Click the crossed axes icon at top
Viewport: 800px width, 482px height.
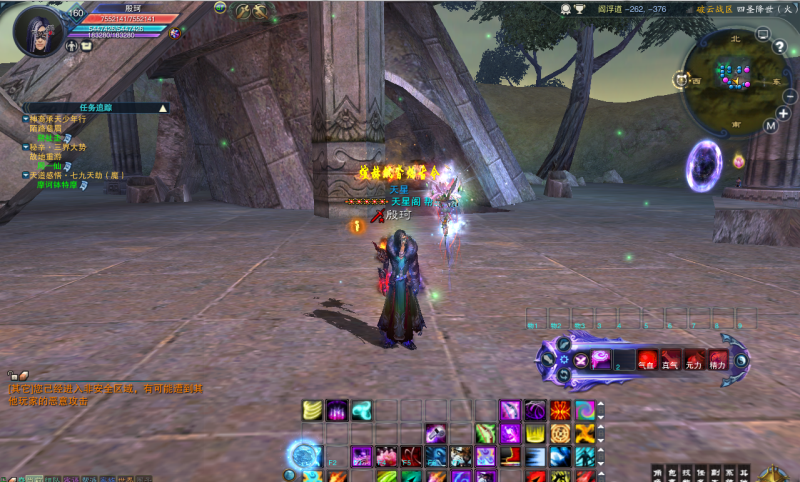[x=261, y=11]
